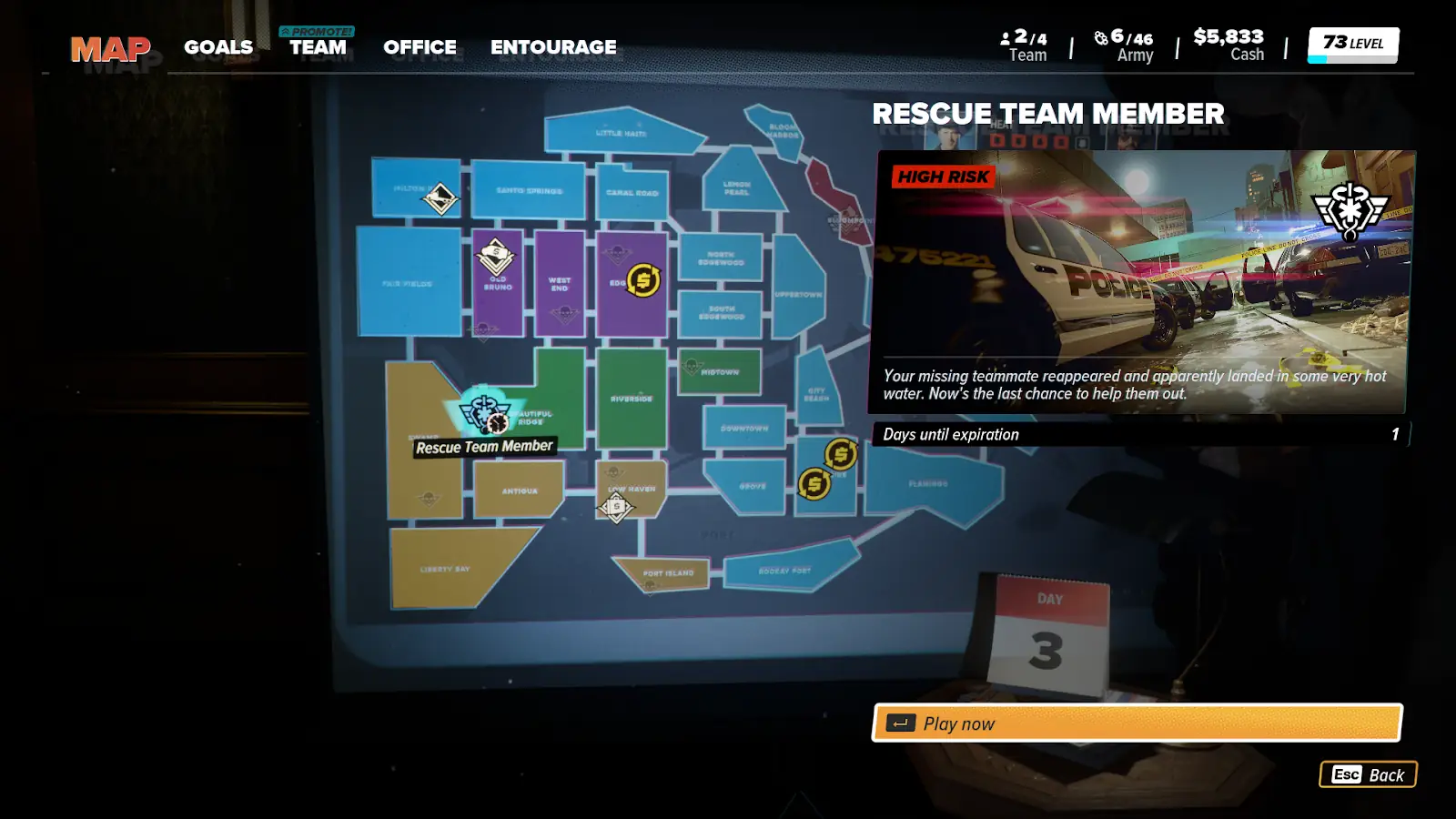The height and width of the screenshot is (819, 1456).
Task: Select the Little Haiti district on the map
Action: (x=622, y=134)
